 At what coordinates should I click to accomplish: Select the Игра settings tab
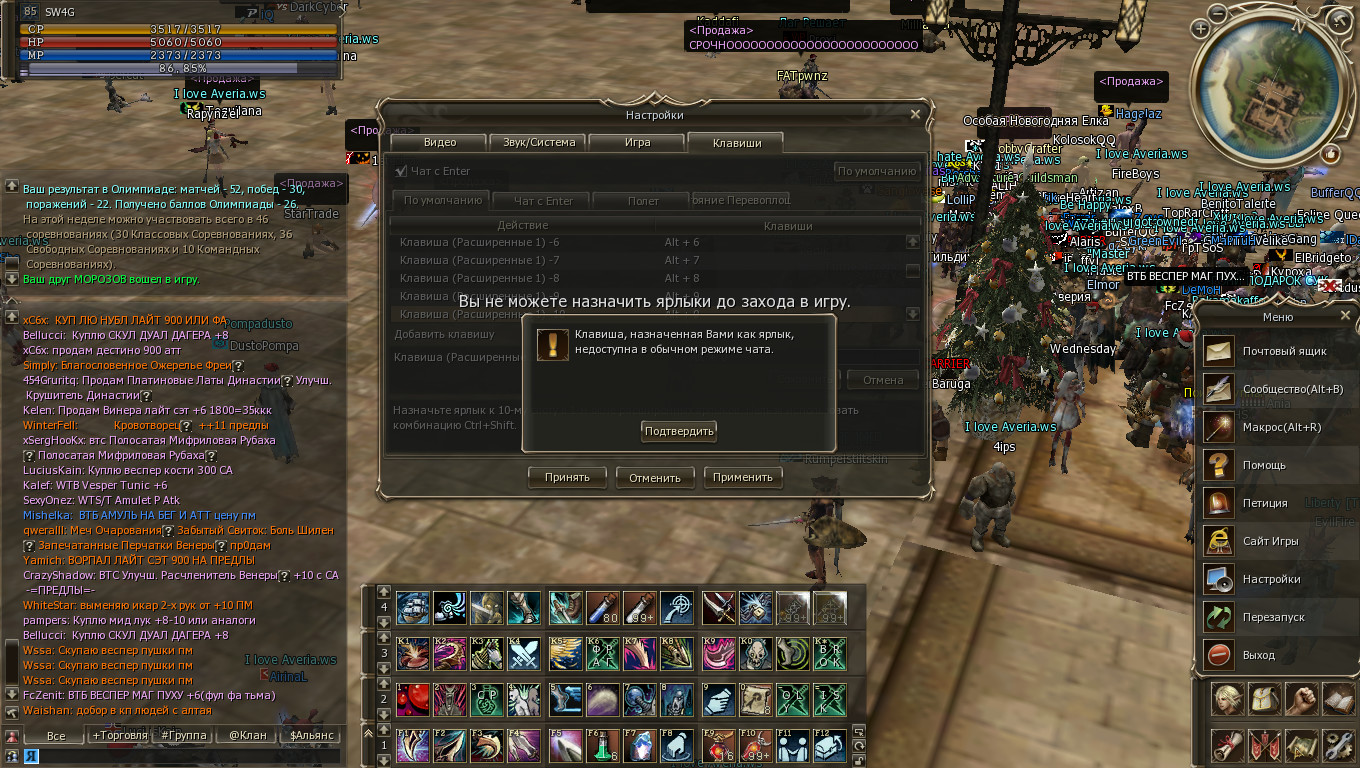637,142
